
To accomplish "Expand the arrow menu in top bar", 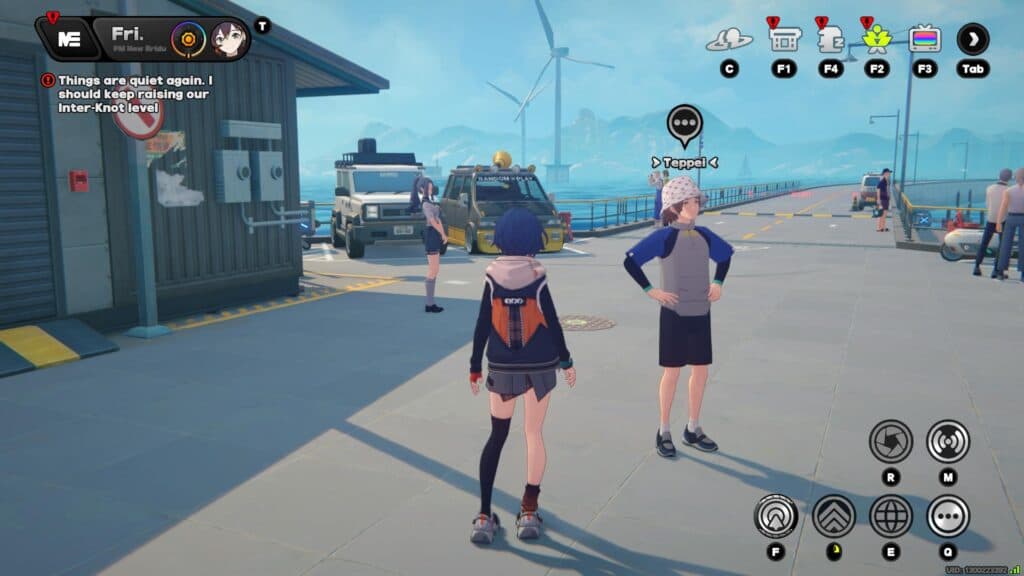I will tap(973, 39).
